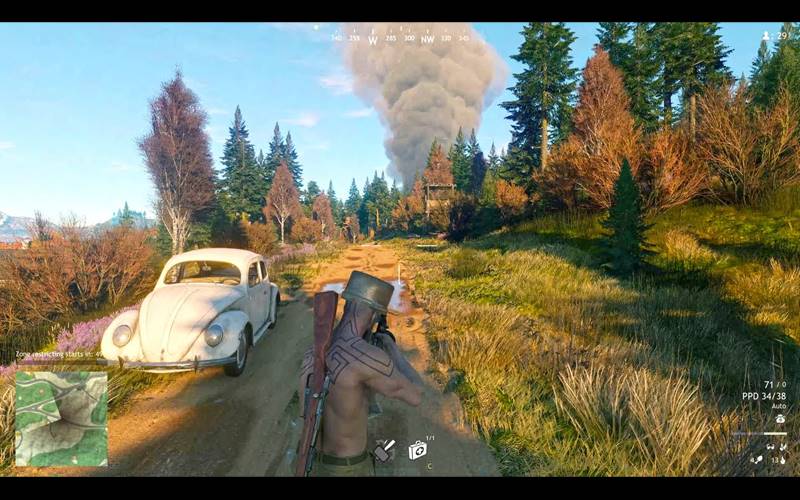Select the hammer tool icon

point(384,451)
